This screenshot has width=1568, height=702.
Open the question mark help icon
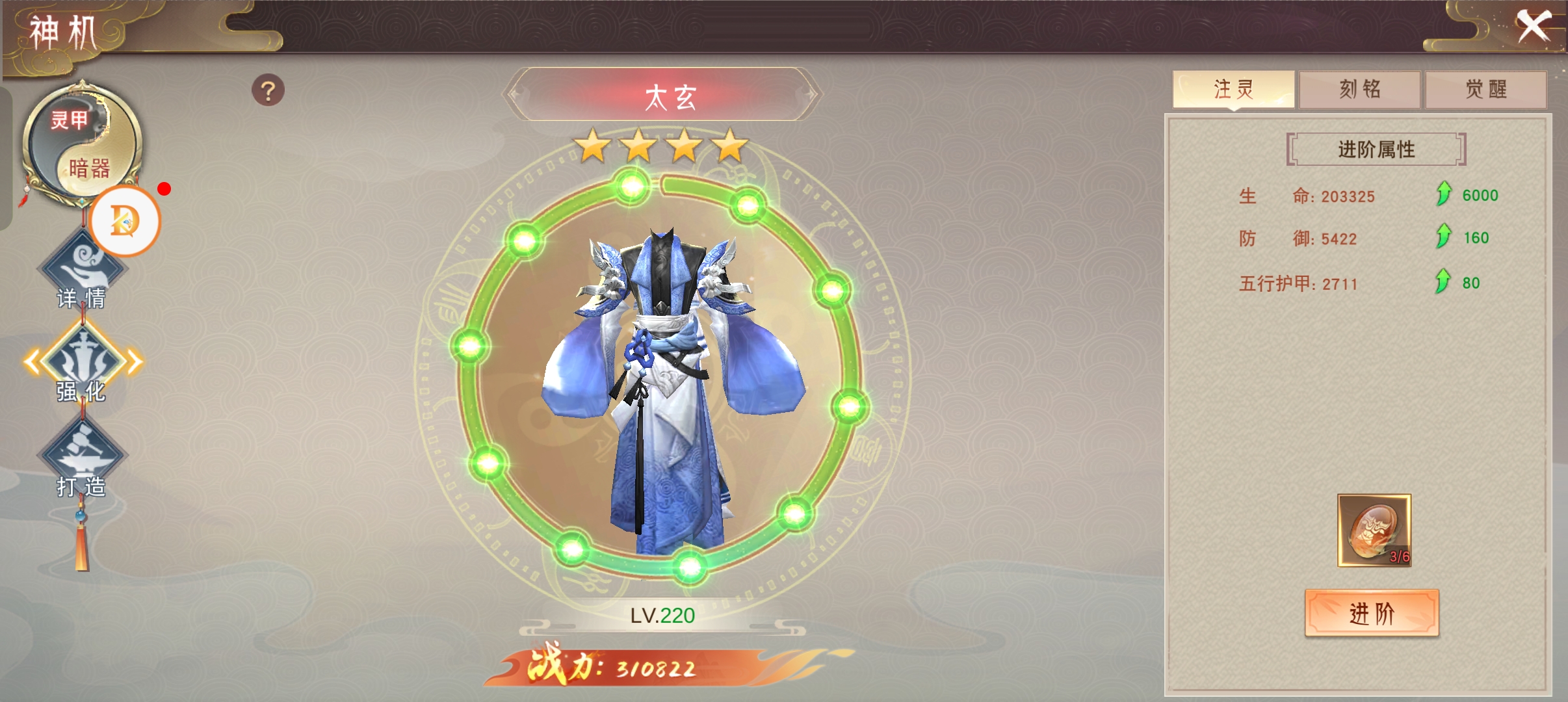click(x=268, y=91)
